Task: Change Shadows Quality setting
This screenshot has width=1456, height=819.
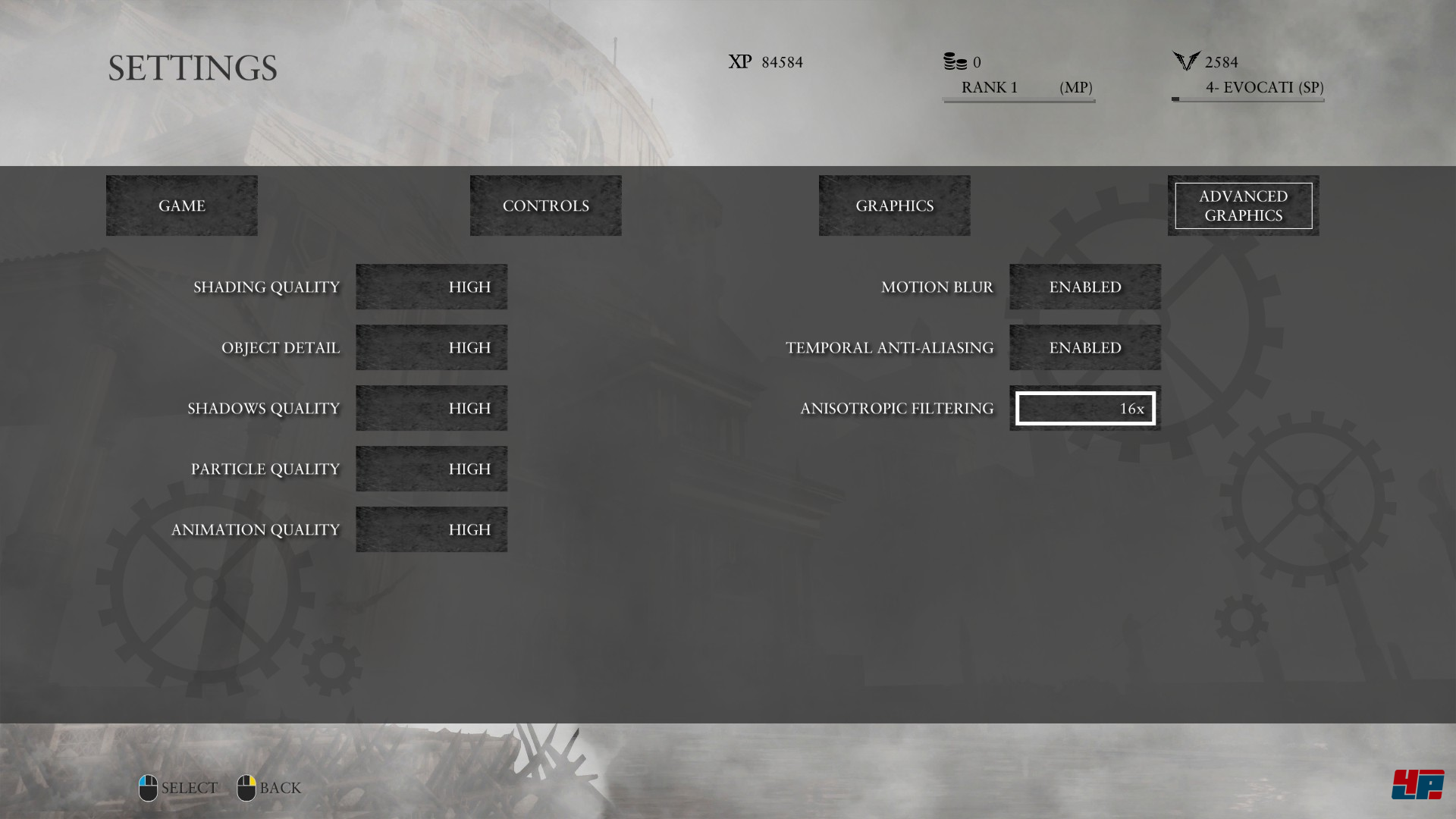Action: 431,407
